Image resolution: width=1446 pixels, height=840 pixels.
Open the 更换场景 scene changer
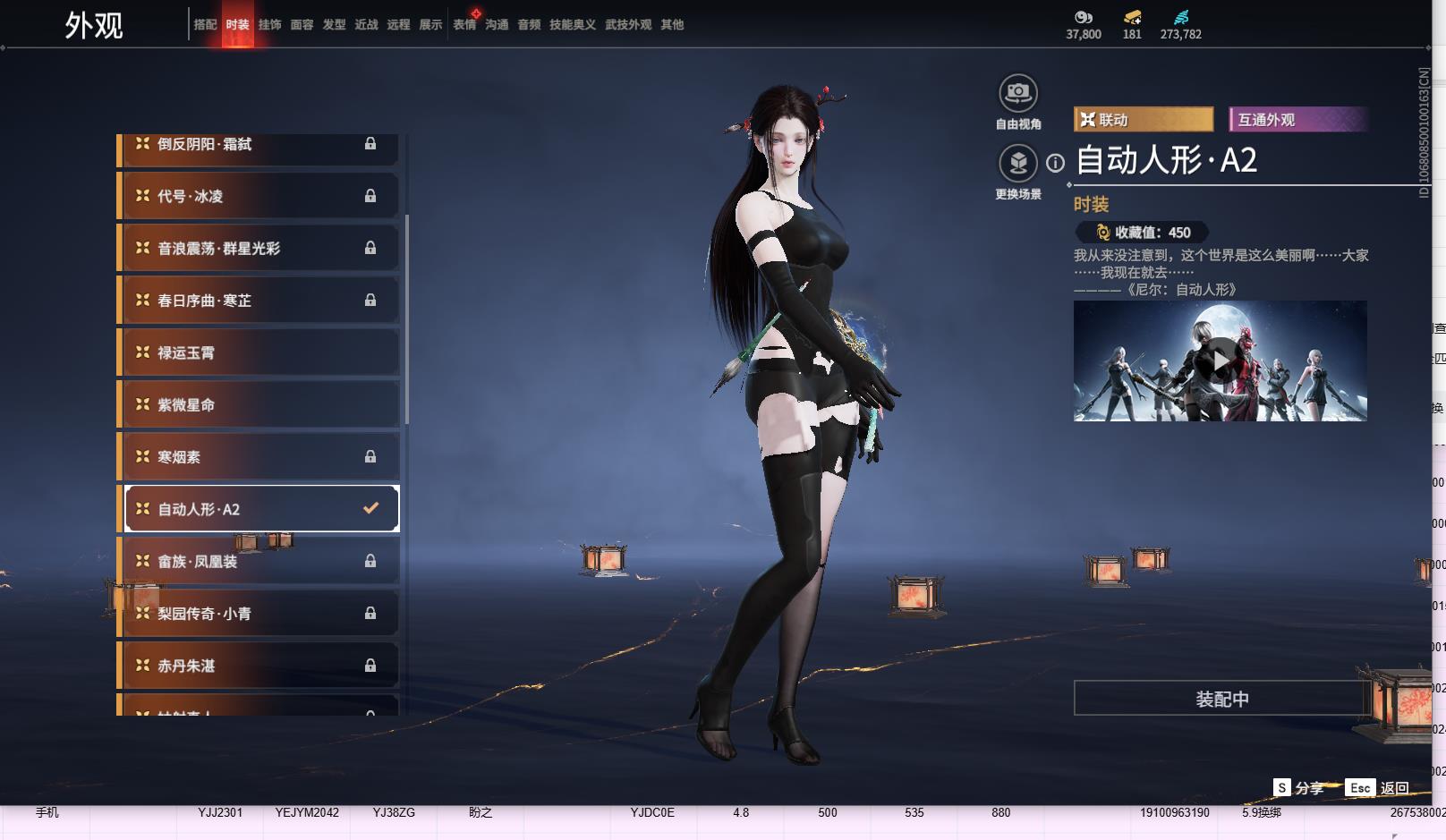[x=1017, y=164]
